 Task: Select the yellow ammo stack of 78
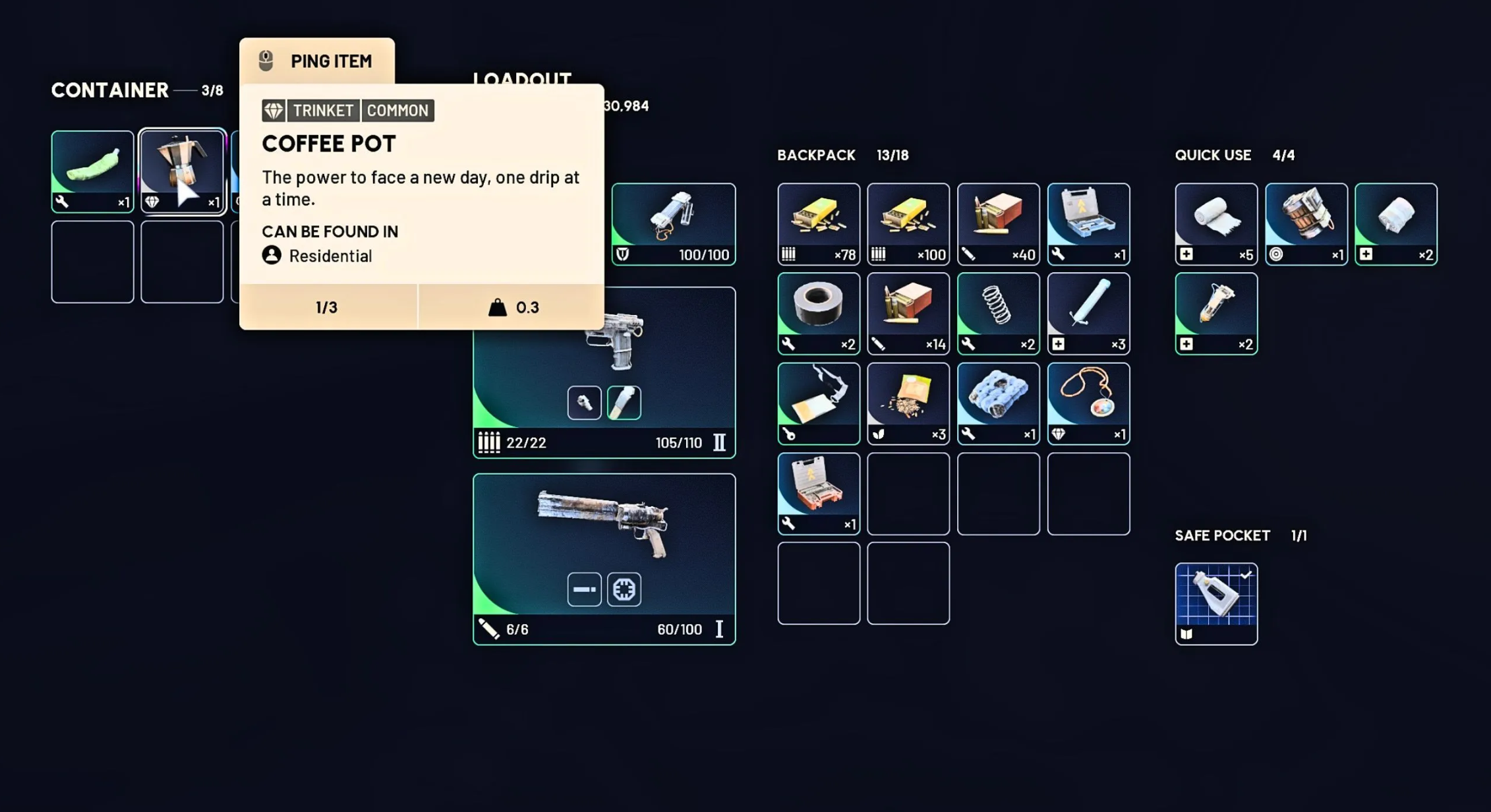pos(818,223)
